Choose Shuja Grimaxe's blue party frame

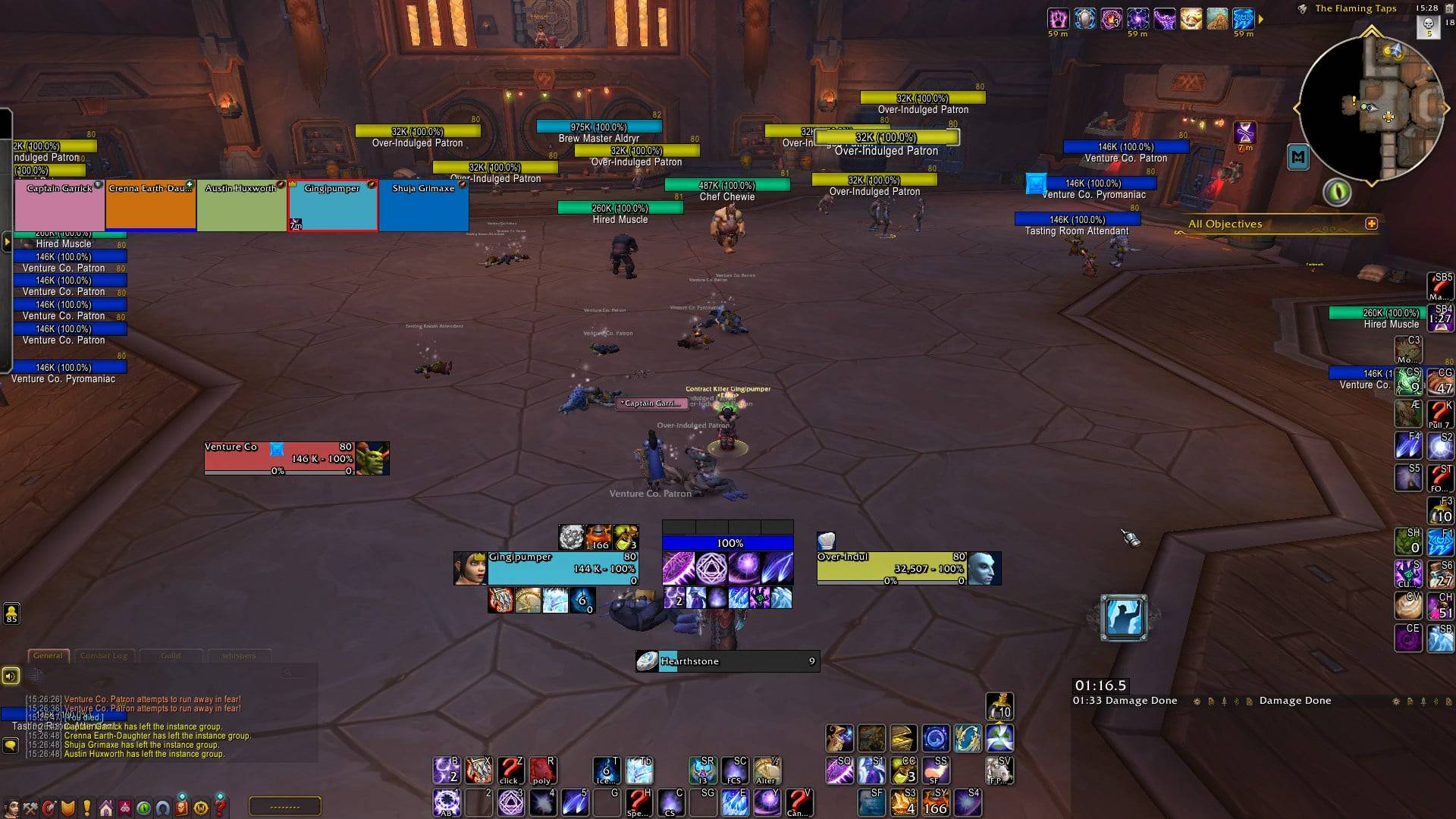coord(423,206)
